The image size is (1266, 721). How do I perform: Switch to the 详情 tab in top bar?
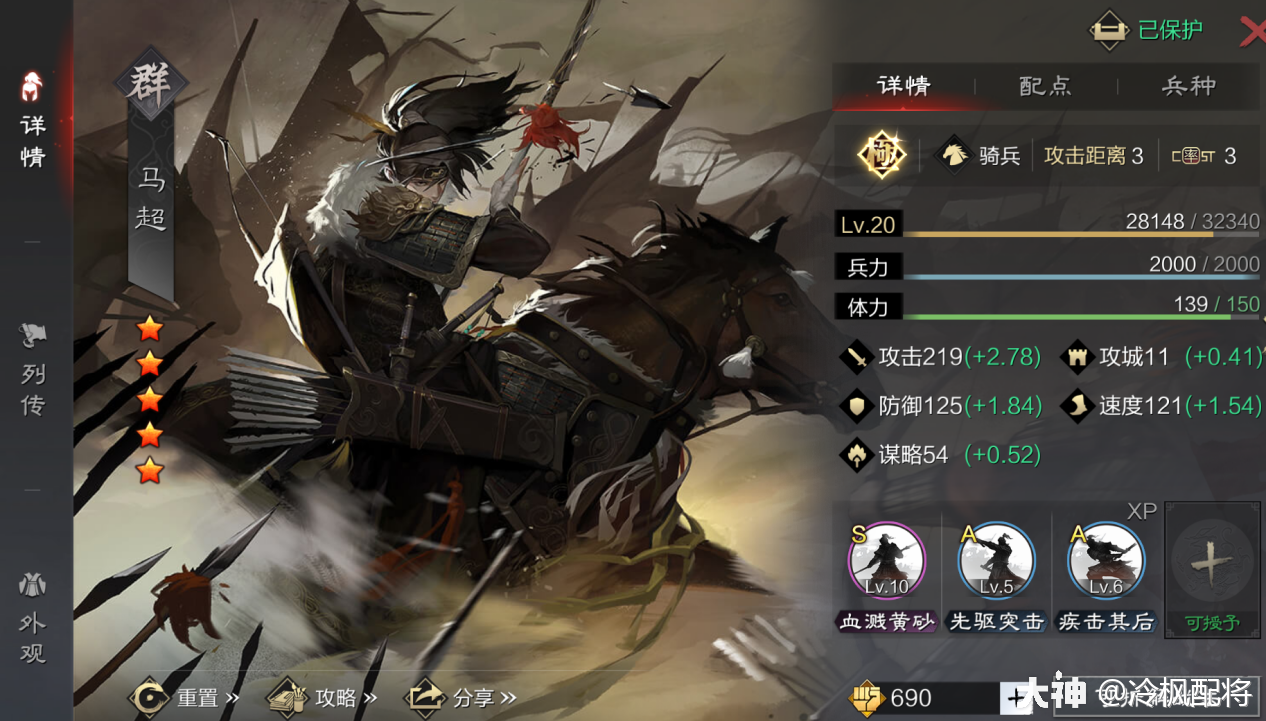(x=903, y=86)
